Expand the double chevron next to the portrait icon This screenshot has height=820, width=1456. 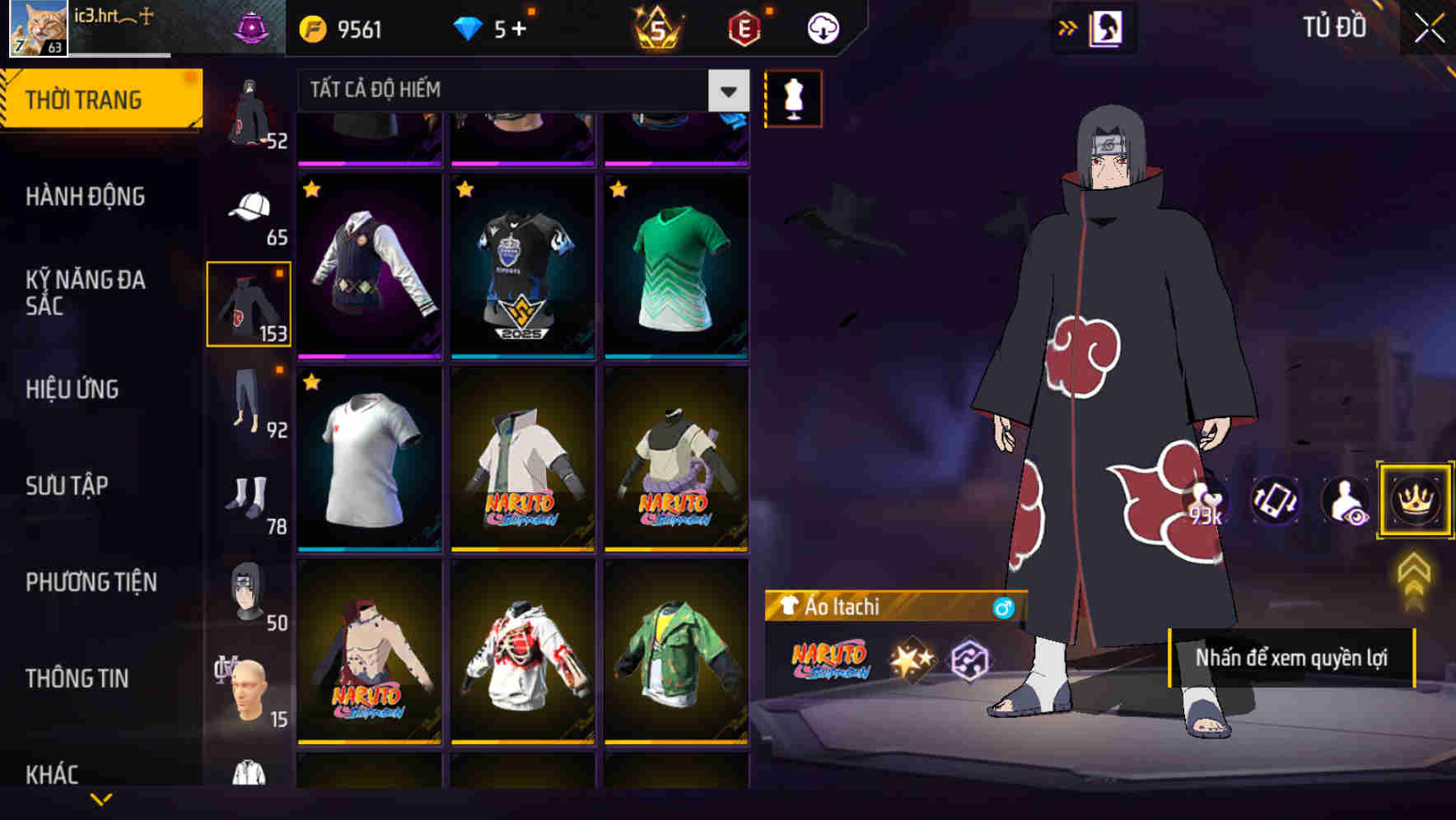click(1068, 27)
